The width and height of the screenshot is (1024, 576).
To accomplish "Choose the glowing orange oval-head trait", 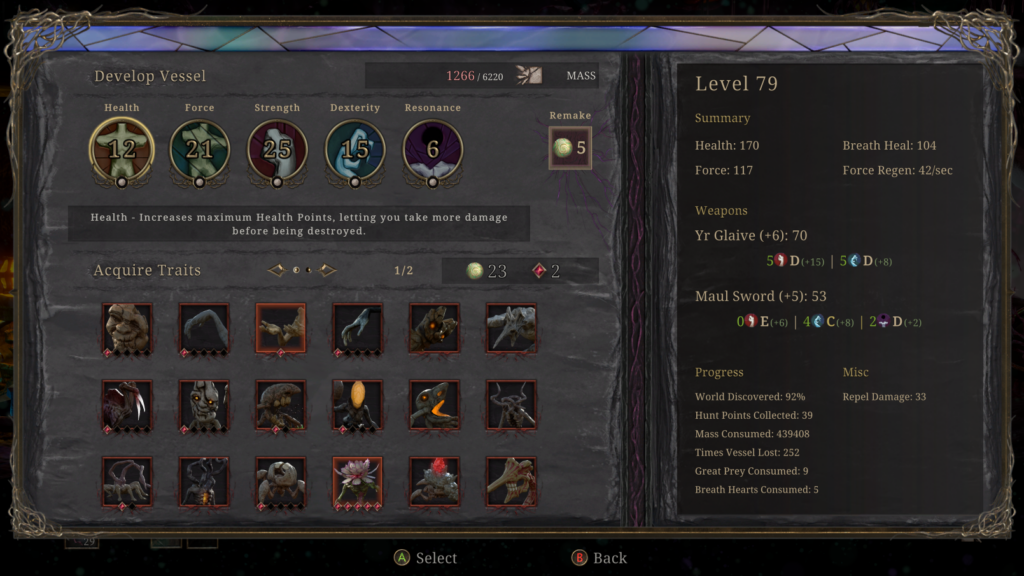I will pos(357,405).
